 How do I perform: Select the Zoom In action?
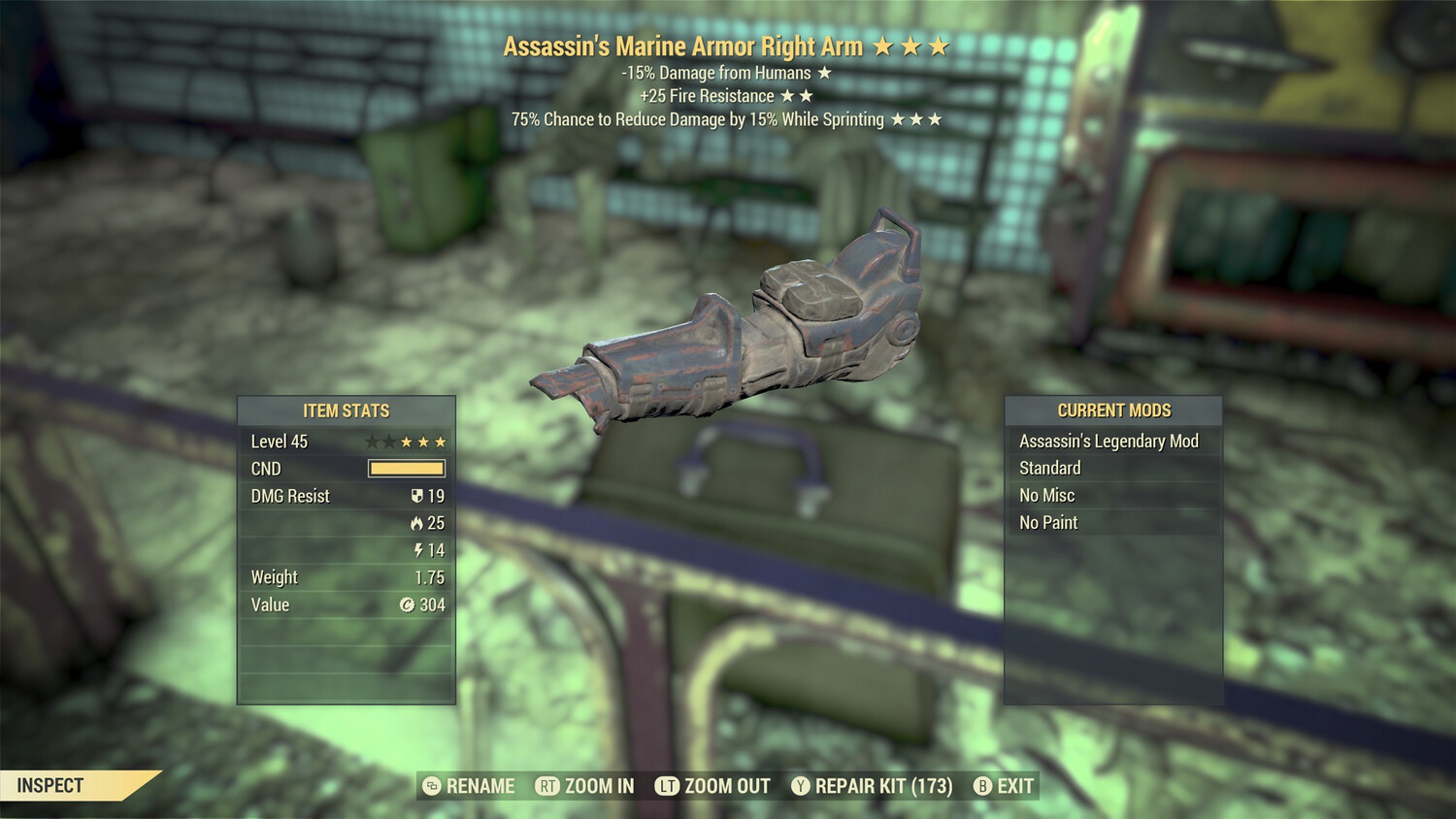pyautogui.click(x=585, y=786)
